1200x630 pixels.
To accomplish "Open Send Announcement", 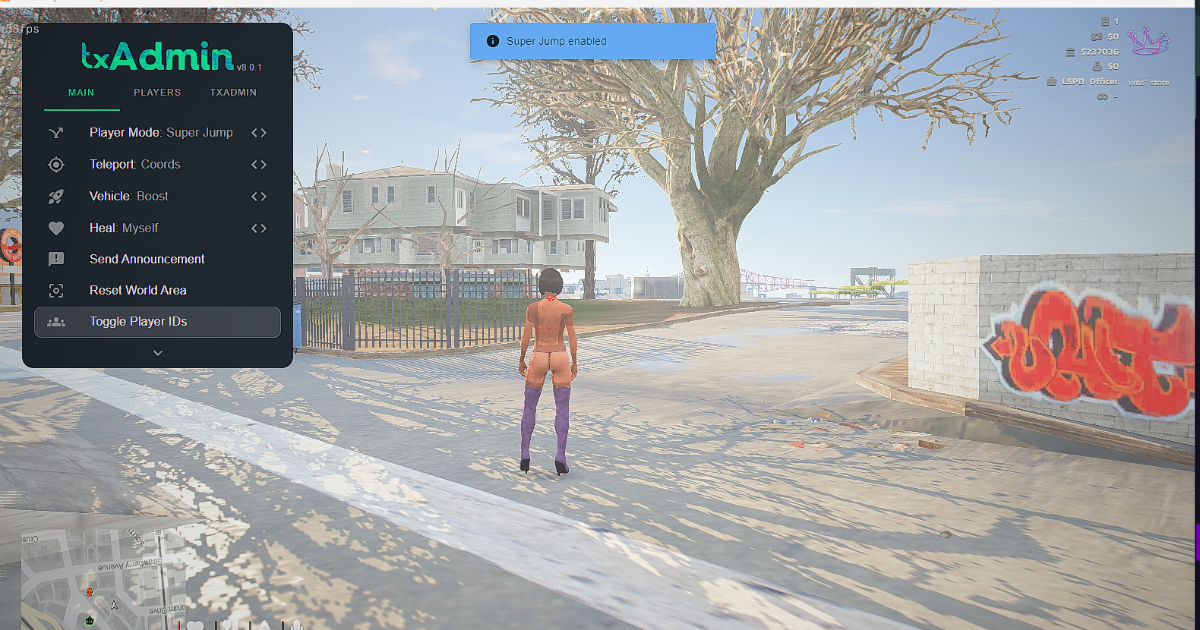I will [x=147, y=259].
